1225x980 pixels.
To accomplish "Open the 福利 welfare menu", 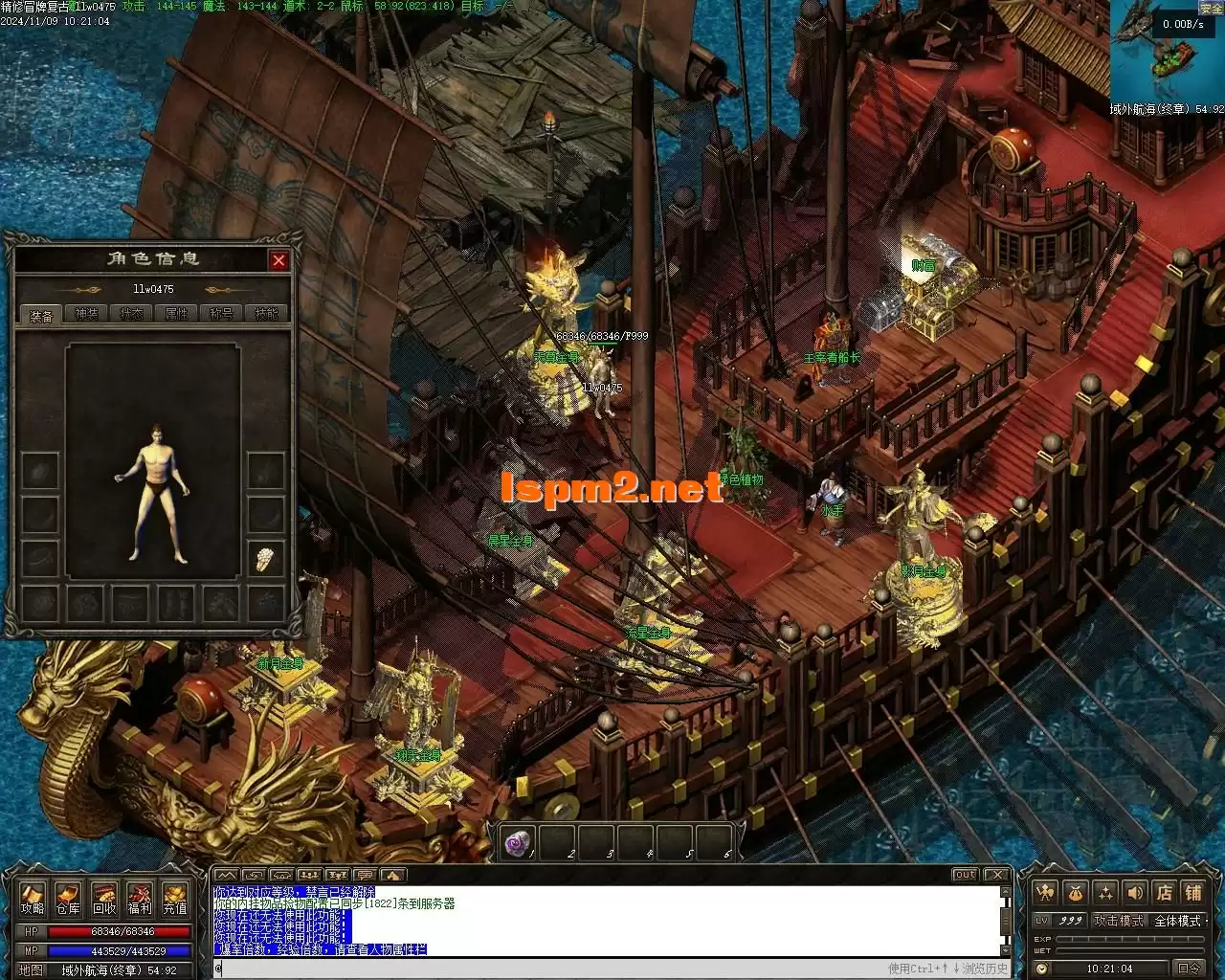I will click(139, 898).
